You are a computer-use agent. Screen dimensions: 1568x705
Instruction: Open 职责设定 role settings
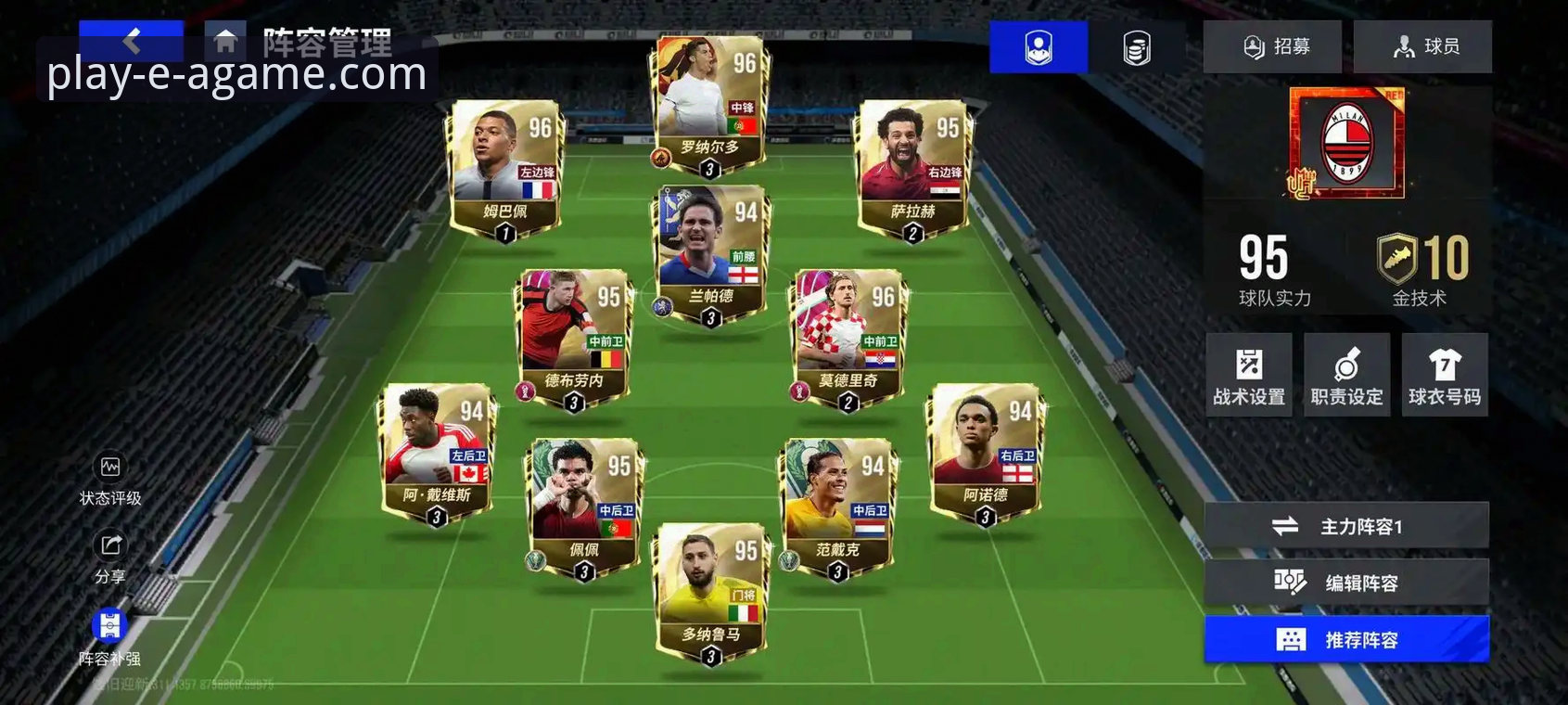tap(1346, 376)
